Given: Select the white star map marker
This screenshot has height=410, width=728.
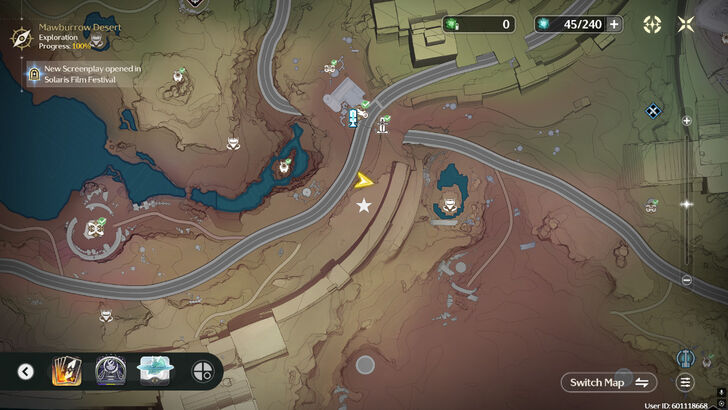Looking at the screenshot, I should click(364, 205).
